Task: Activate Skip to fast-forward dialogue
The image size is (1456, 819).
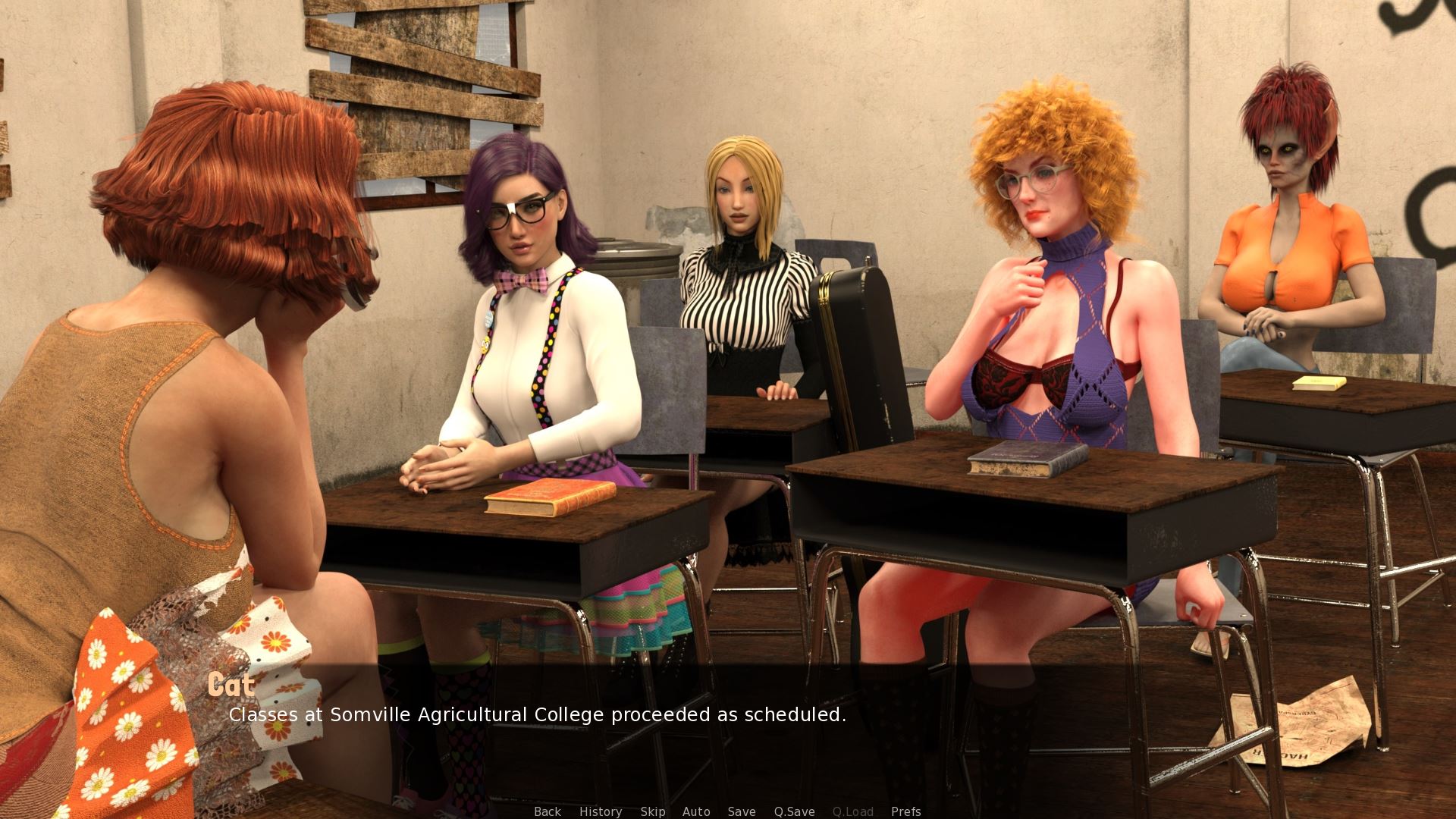Action: click(653, 811)
